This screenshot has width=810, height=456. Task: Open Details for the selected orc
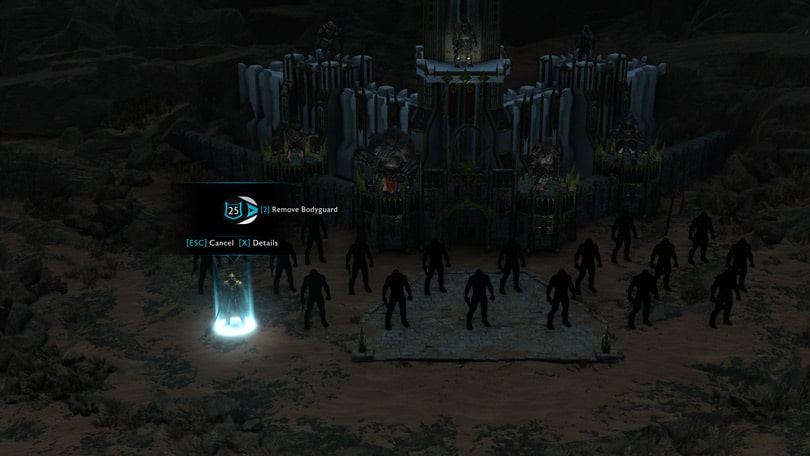258,243
